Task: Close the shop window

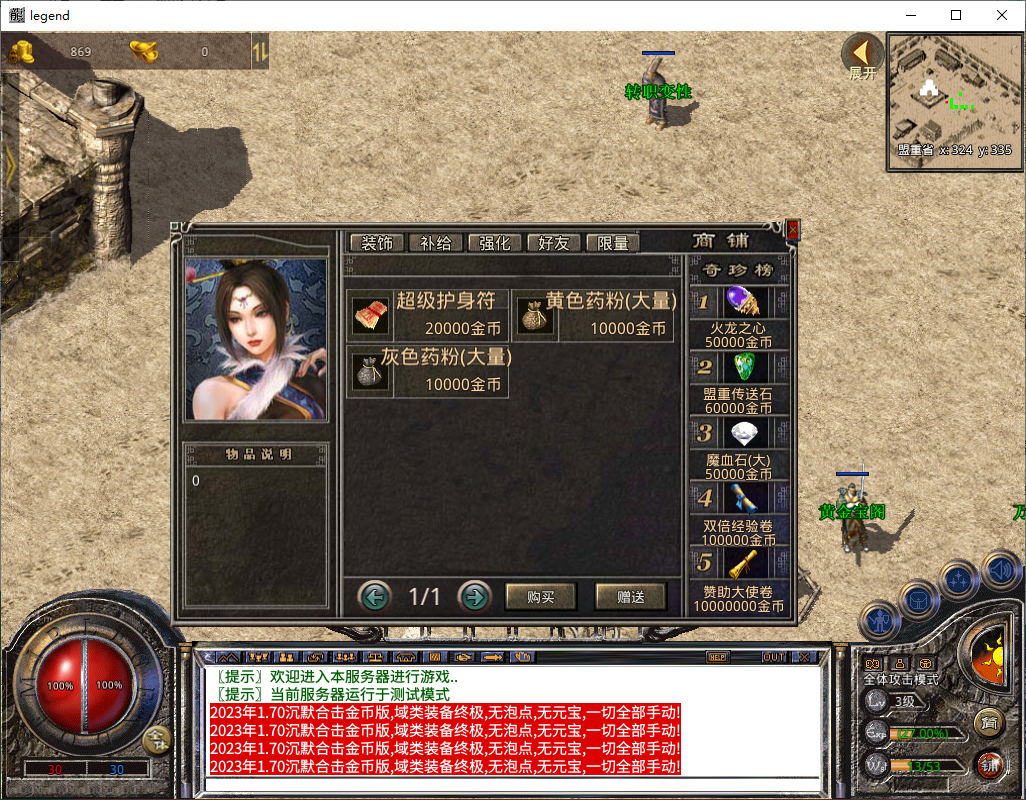Action: [x=793, y=230]
